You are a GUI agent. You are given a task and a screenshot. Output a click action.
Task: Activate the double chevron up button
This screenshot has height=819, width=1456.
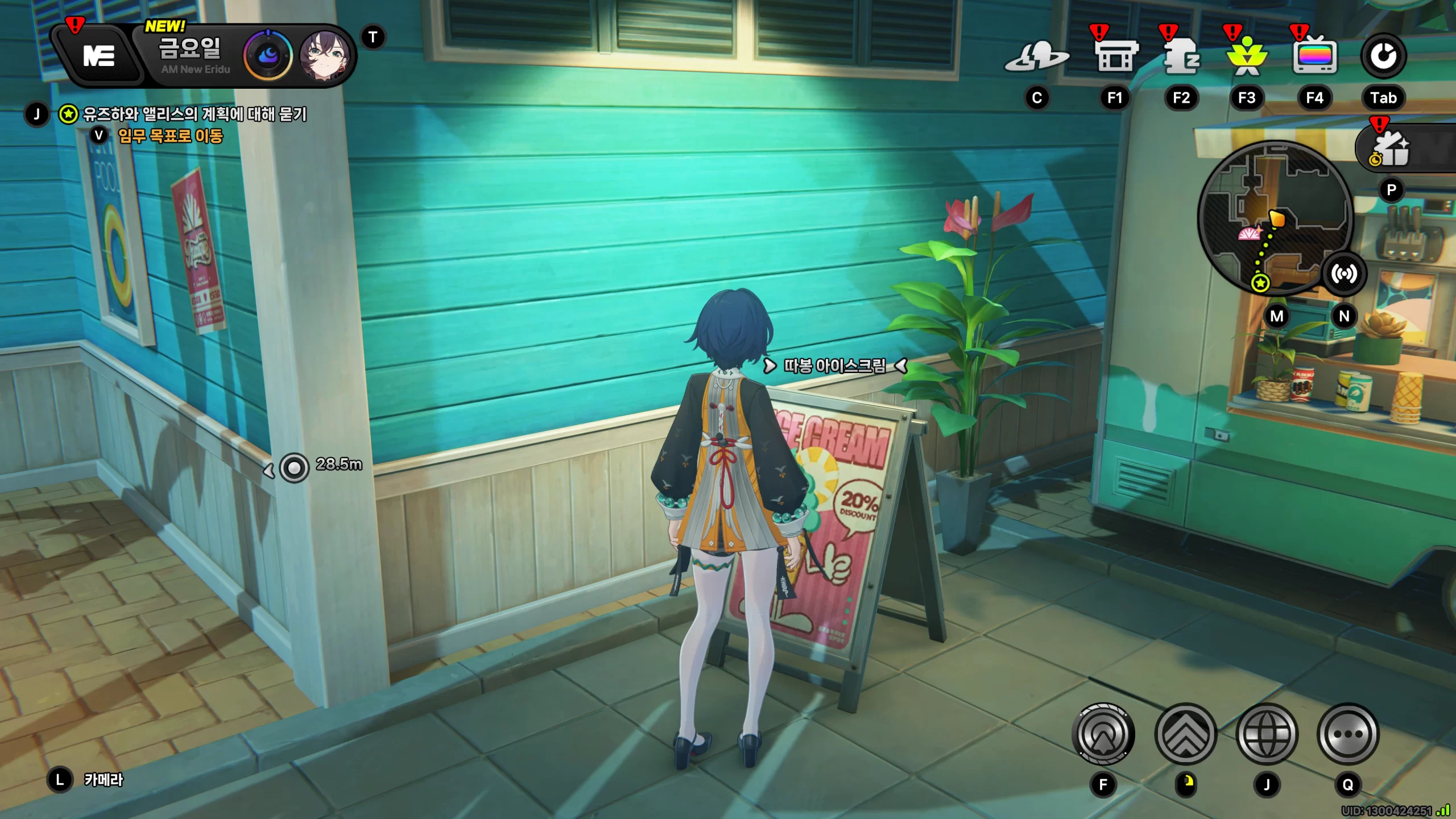click(x=1186, y=734)
